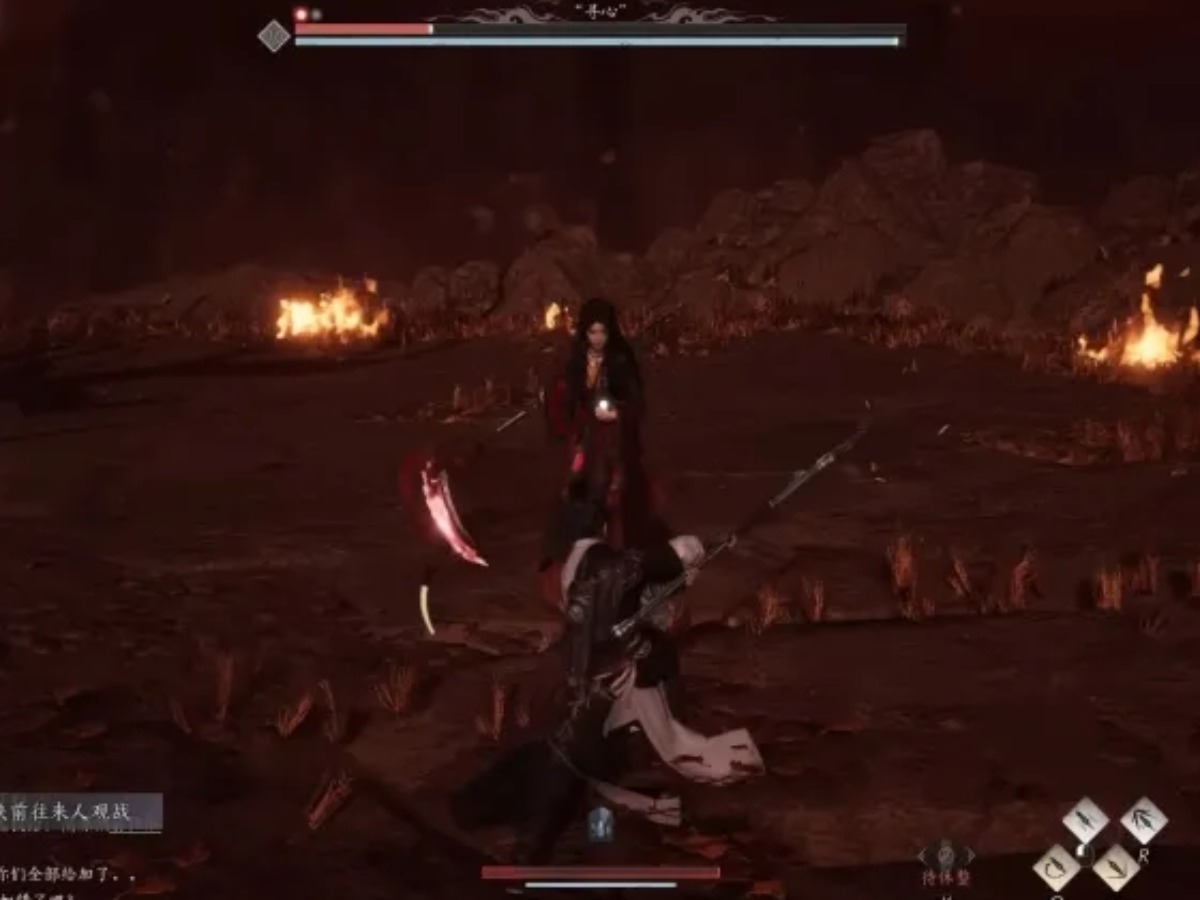The width and height of the screenshot is (1200, 900).
Task: Open the 前往来人观战 spectate notice
Action: pyautogui.click(x=80, y=811)
